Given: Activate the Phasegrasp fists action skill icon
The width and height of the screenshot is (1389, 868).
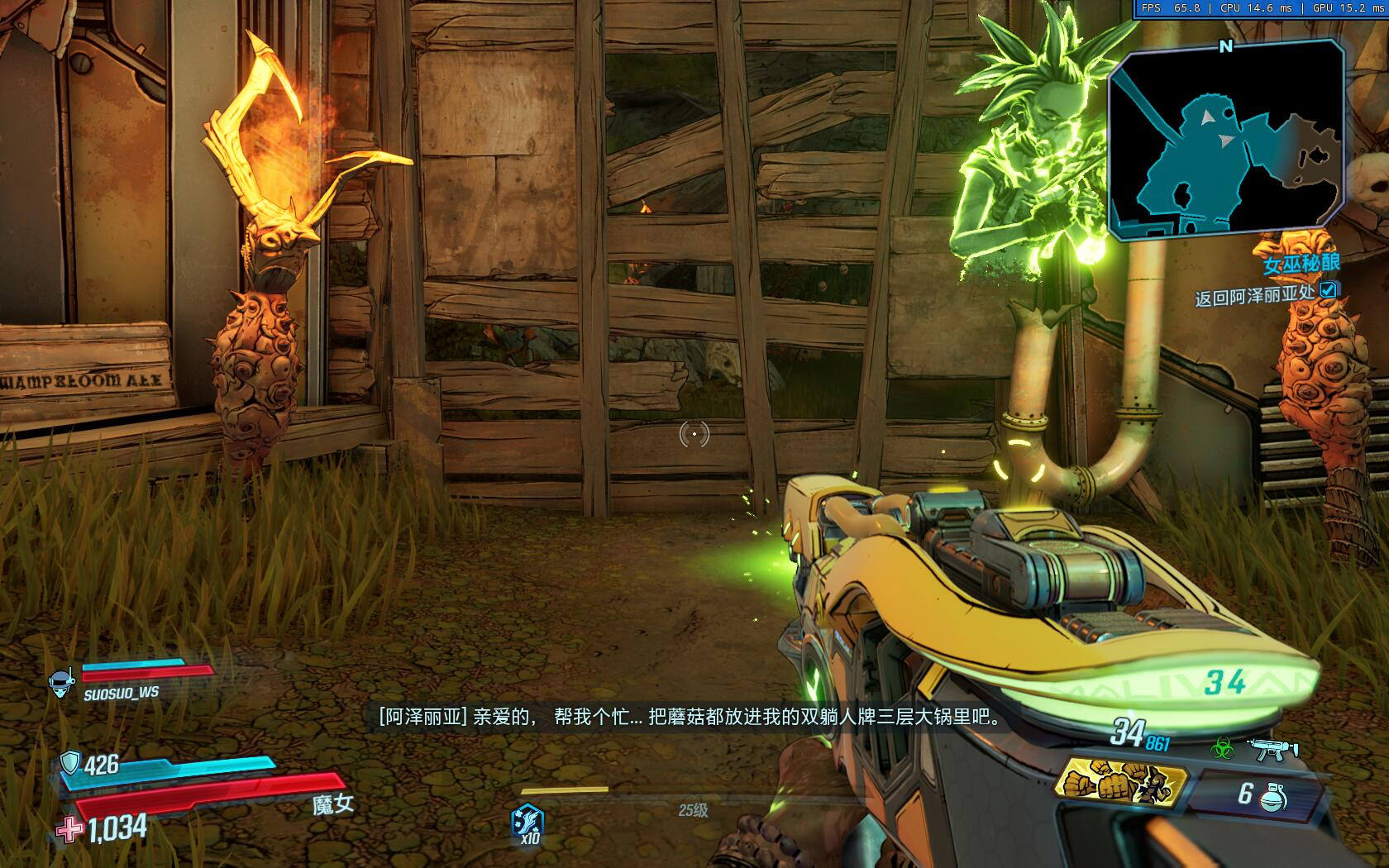Looking at the screenshot, I should point(1122,782).
